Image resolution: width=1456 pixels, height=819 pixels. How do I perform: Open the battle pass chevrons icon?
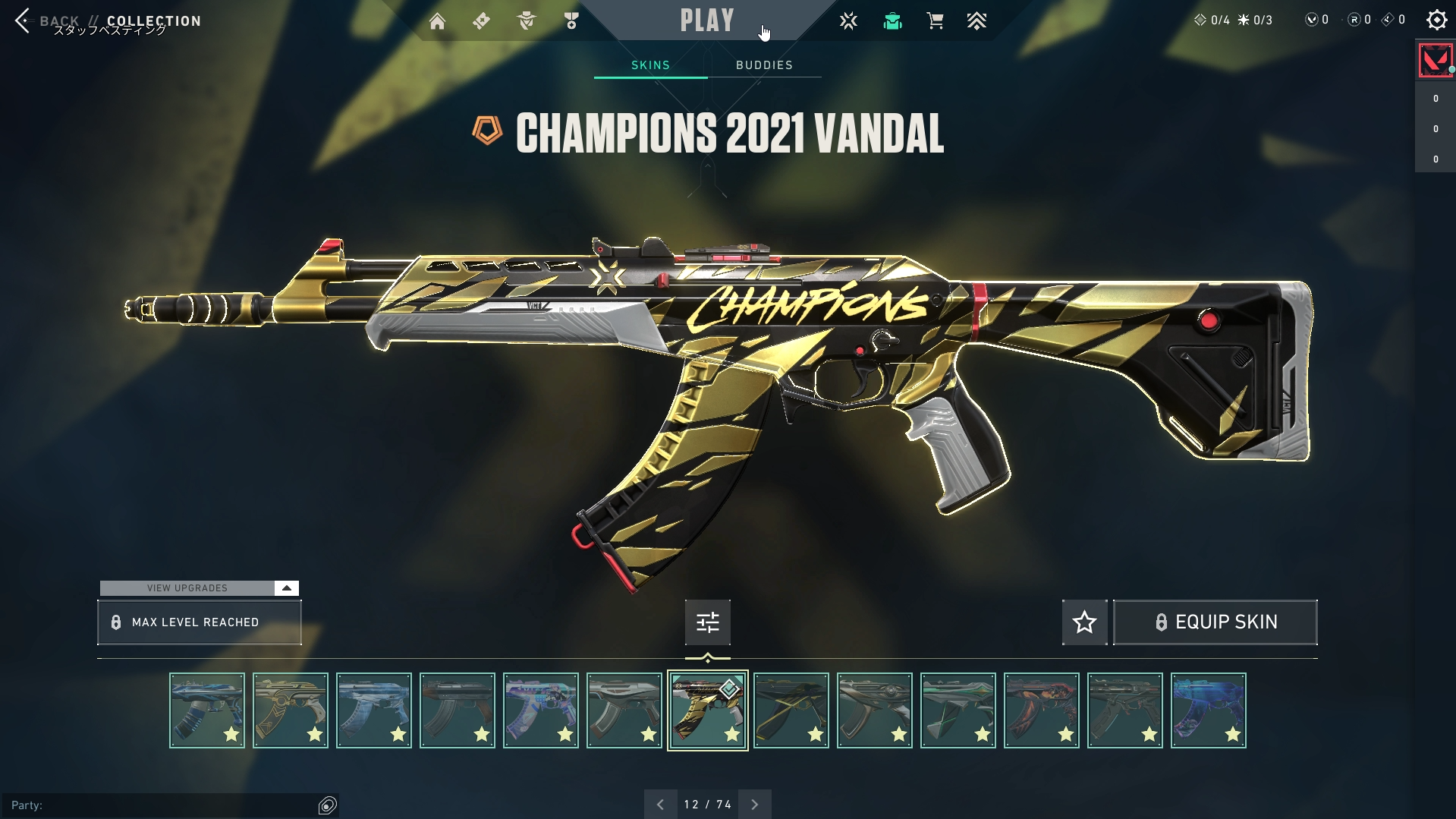coord(976,21)
